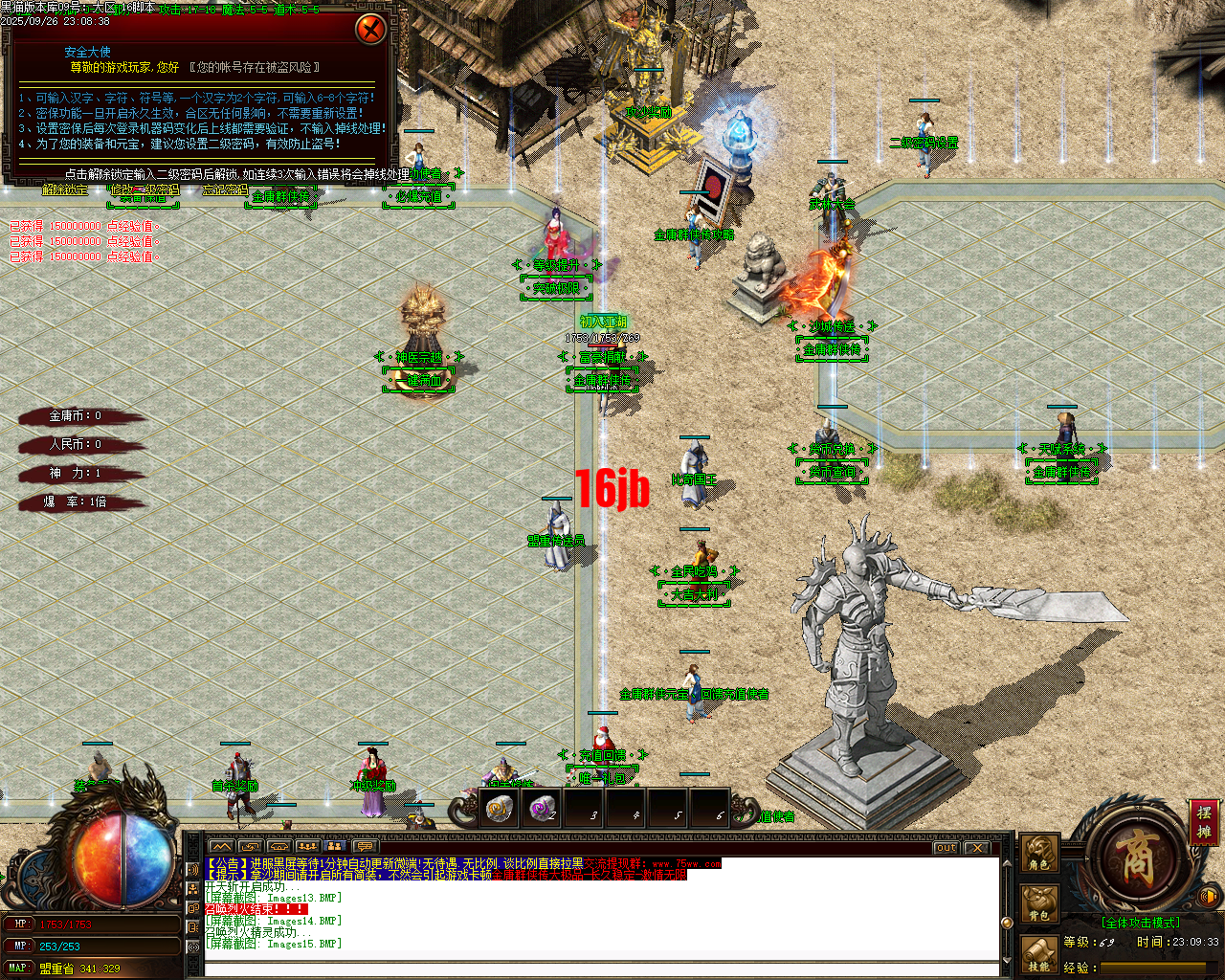The height and width of the screenshot is (980, 1225).
Task: Toggle the 全体攻击模式 attack mode label
Action: point(1141,922)
